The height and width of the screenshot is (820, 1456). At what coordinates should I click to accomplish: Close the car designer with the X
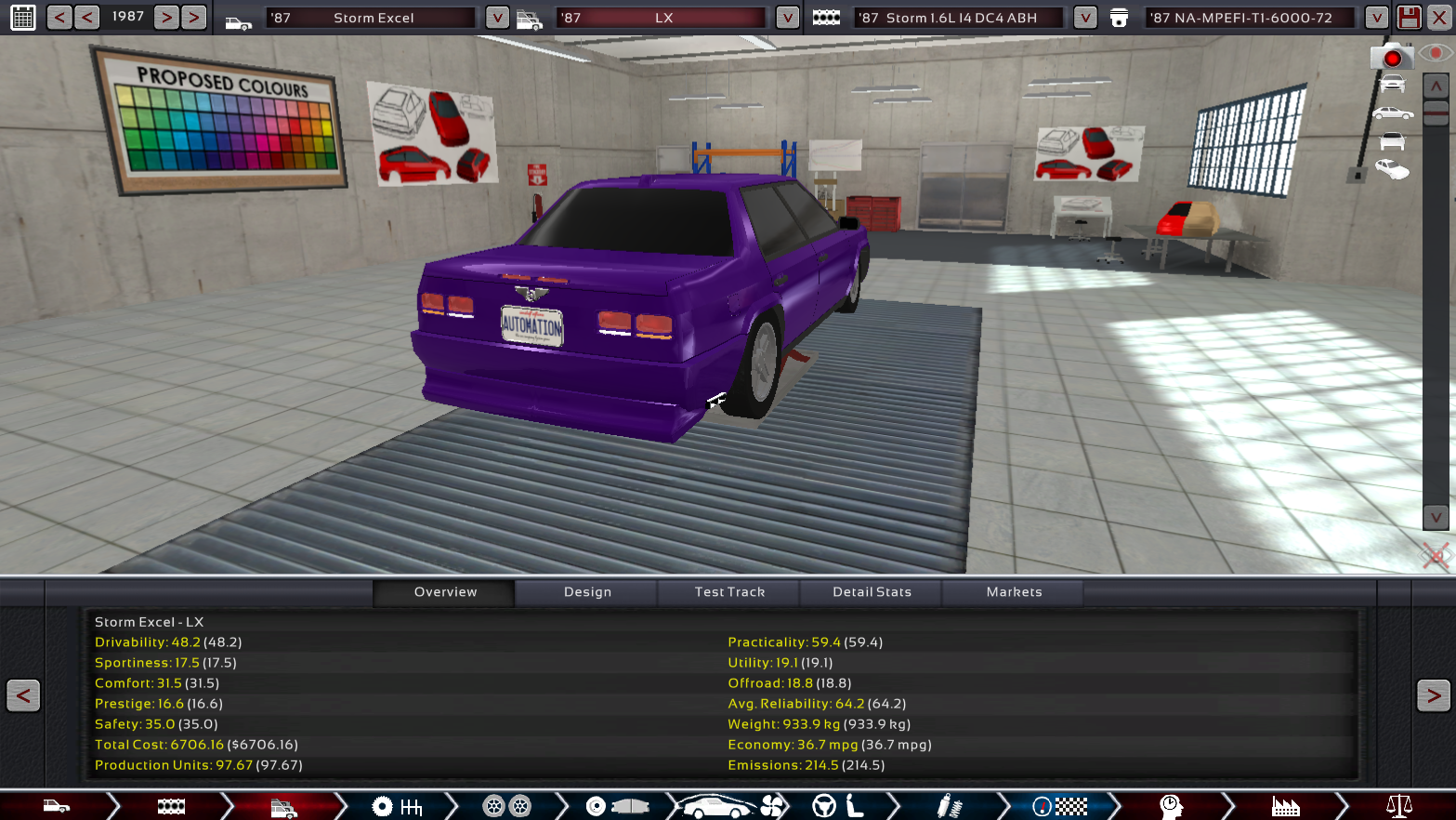point(1438,18)
